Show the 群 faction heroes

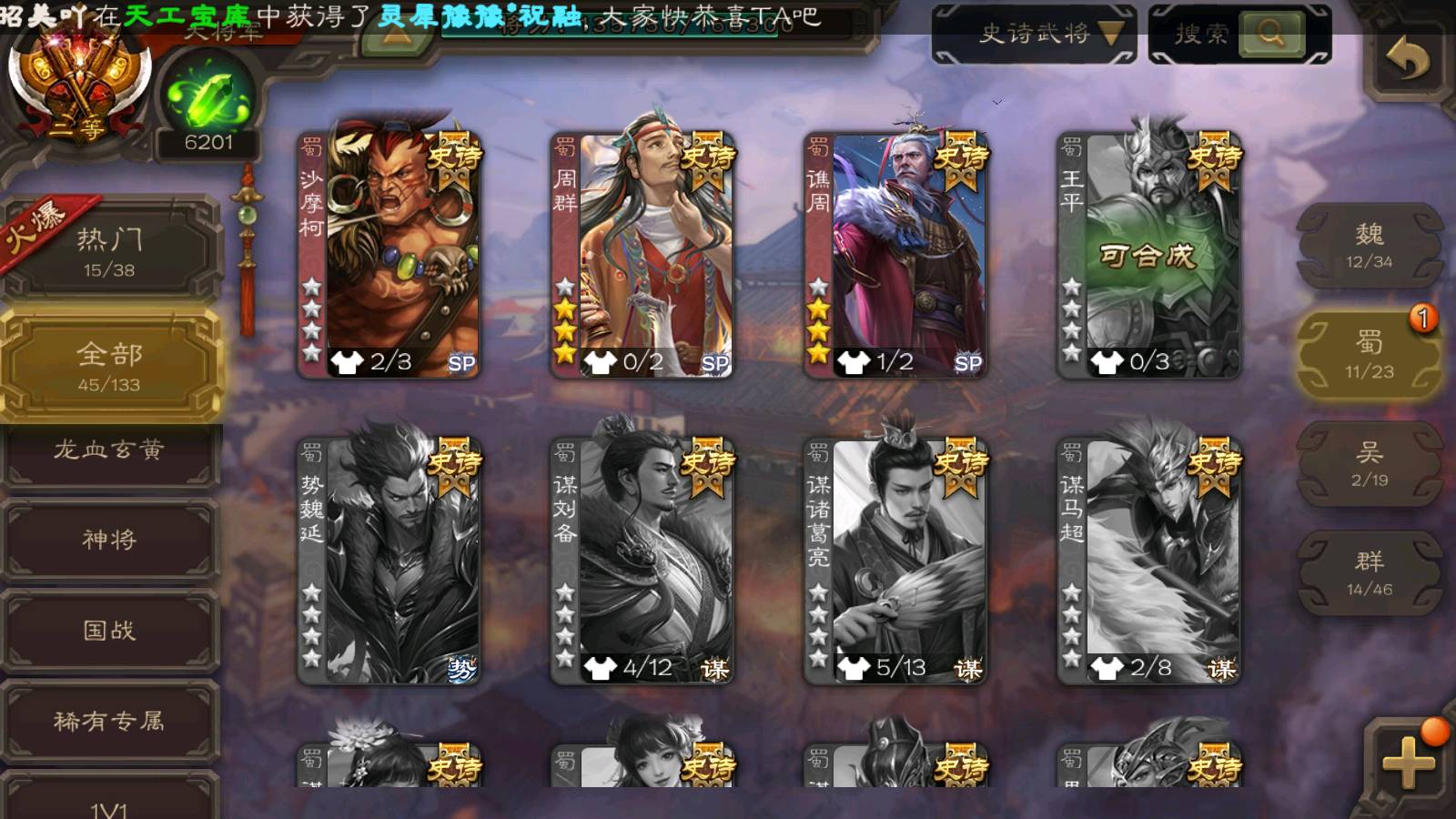[1369, 573]
